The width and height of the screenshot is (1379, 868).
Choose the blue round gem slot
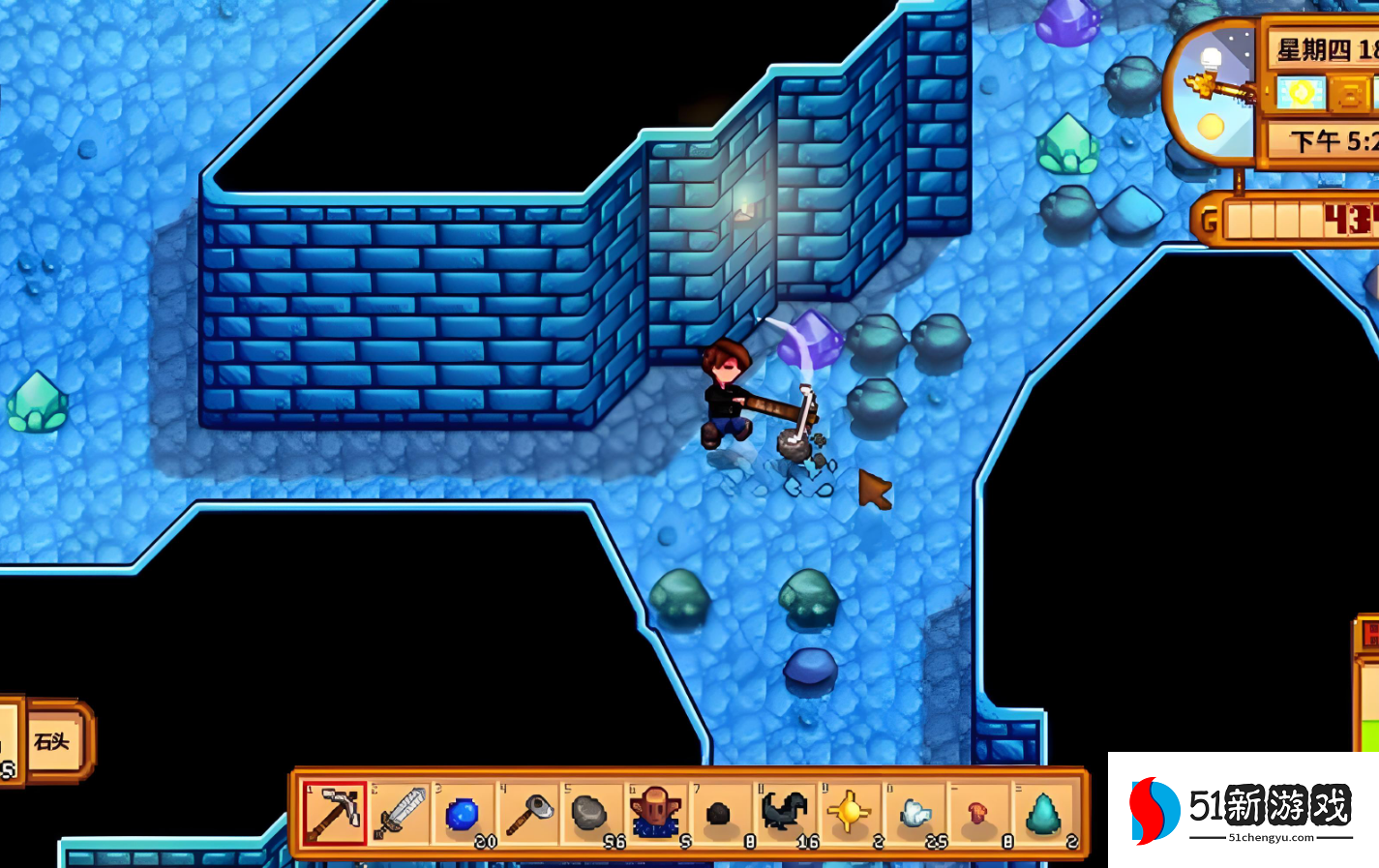[463, 815]
